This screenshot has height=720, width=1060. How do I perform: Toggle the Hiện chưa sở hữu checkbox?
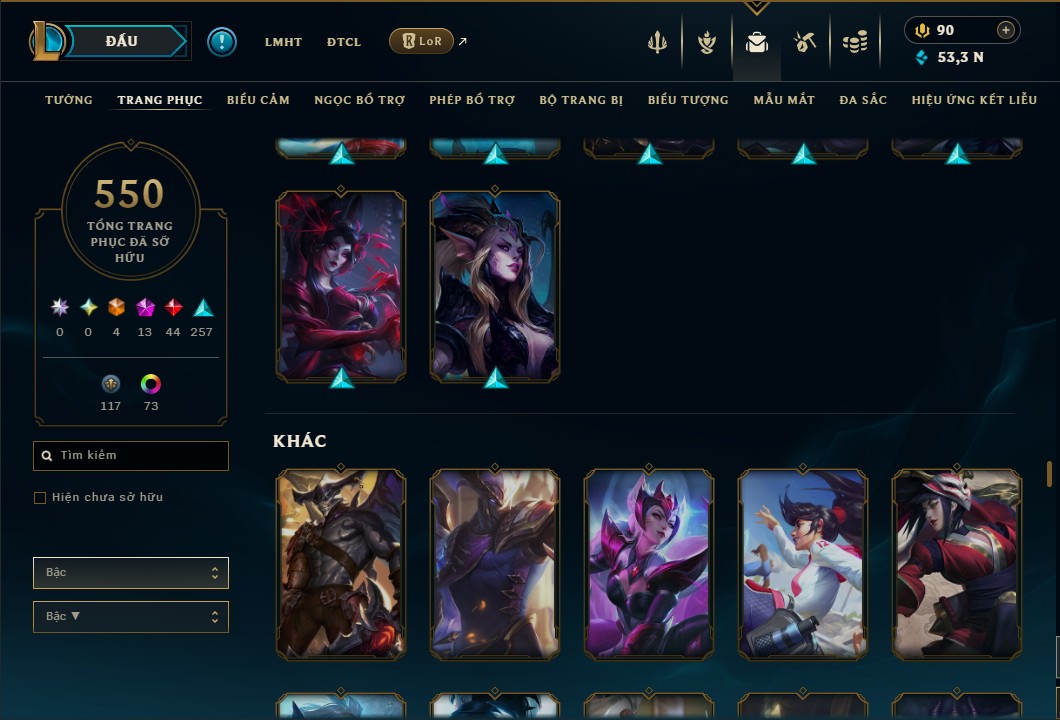tap(40, 498)
